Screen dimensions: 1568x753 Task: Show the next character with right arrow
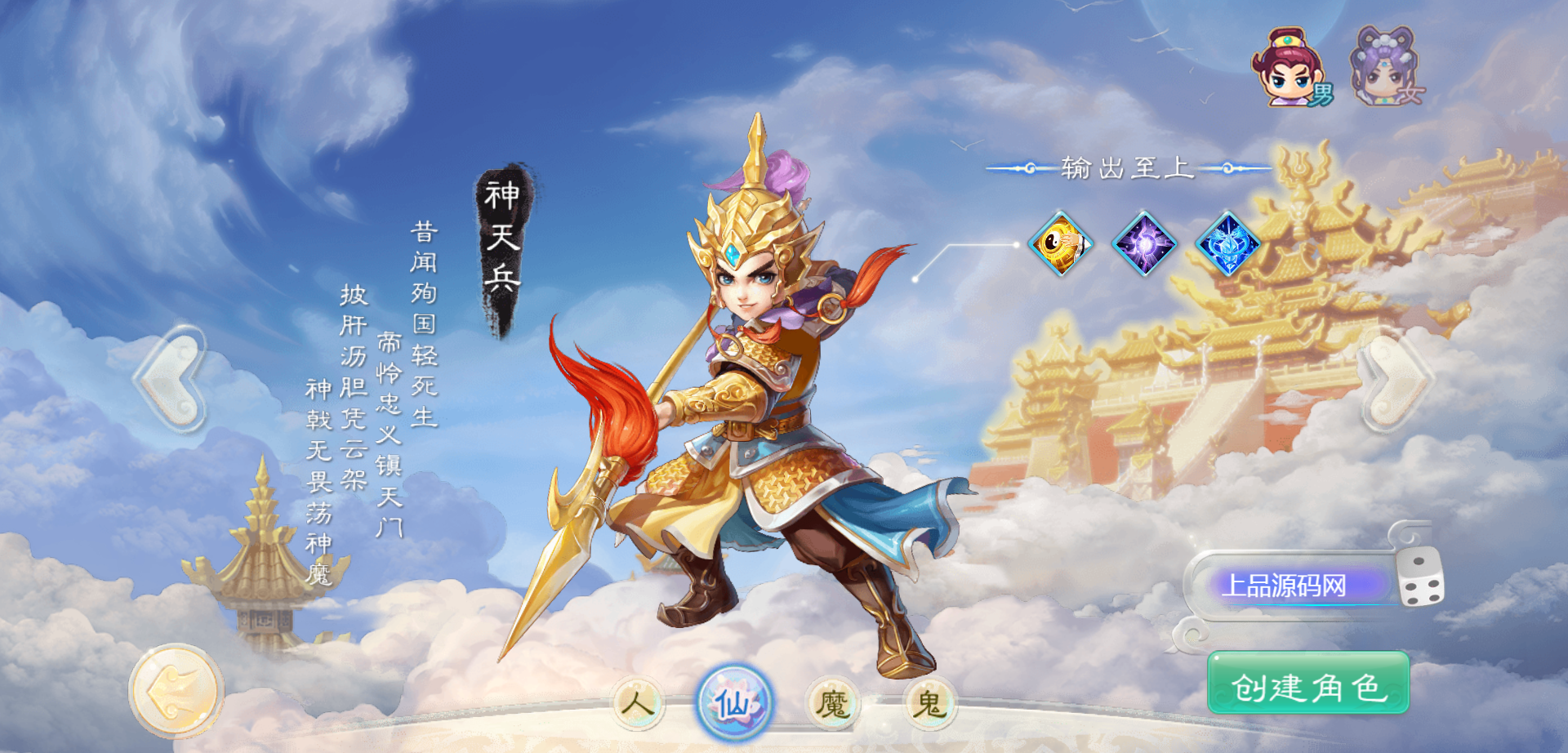tap(1395, 379)
